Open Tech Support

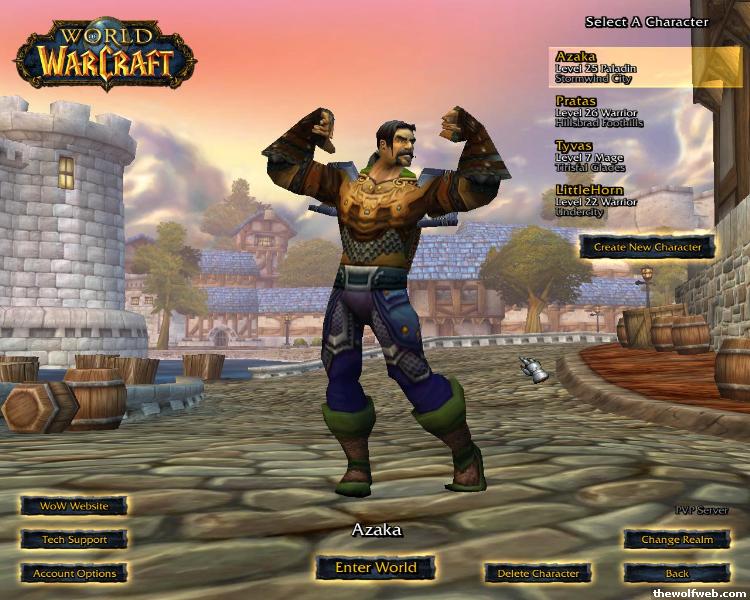tap(74, 540)
